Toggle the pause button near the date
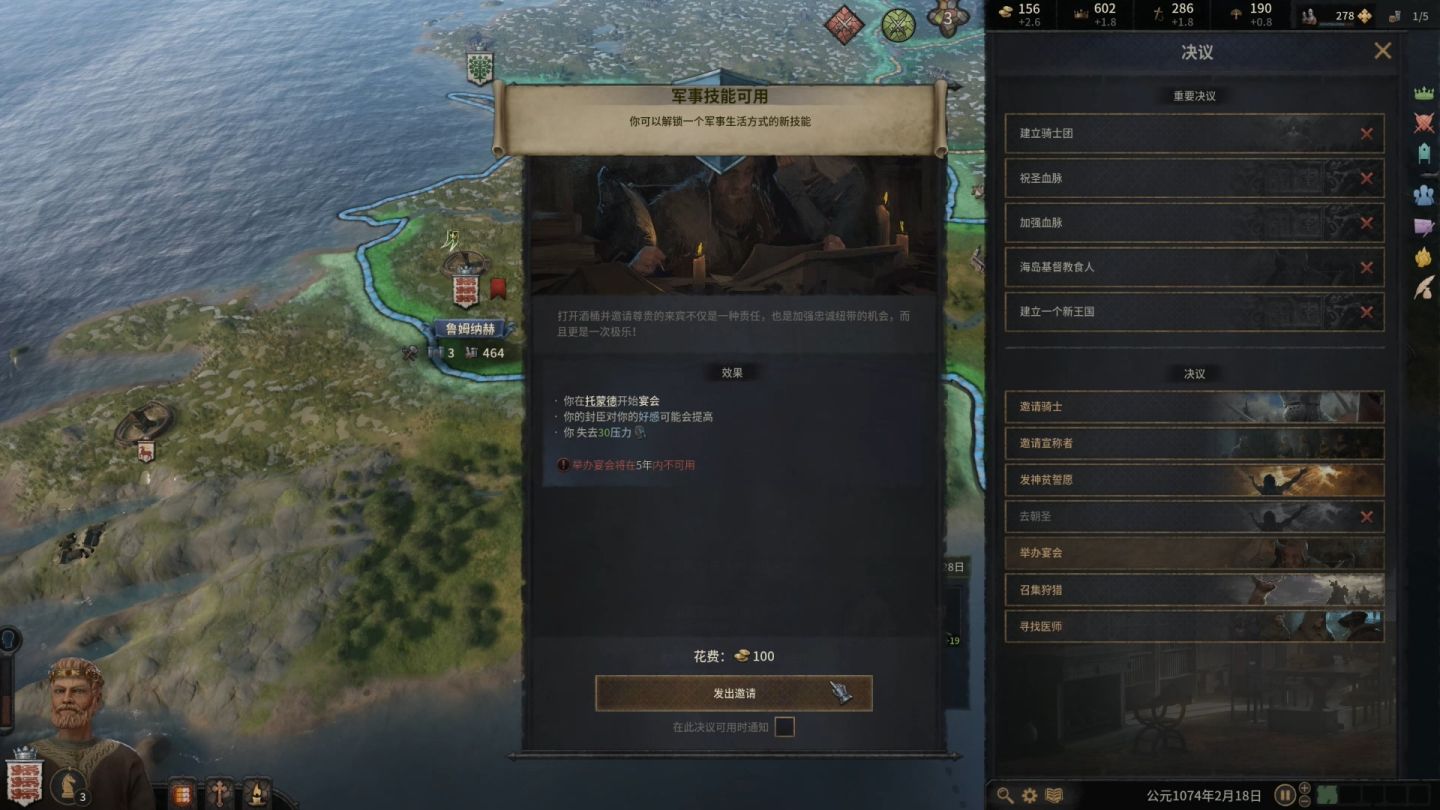The width and height of the screenshot is (1440, 810). (1285, 794)
